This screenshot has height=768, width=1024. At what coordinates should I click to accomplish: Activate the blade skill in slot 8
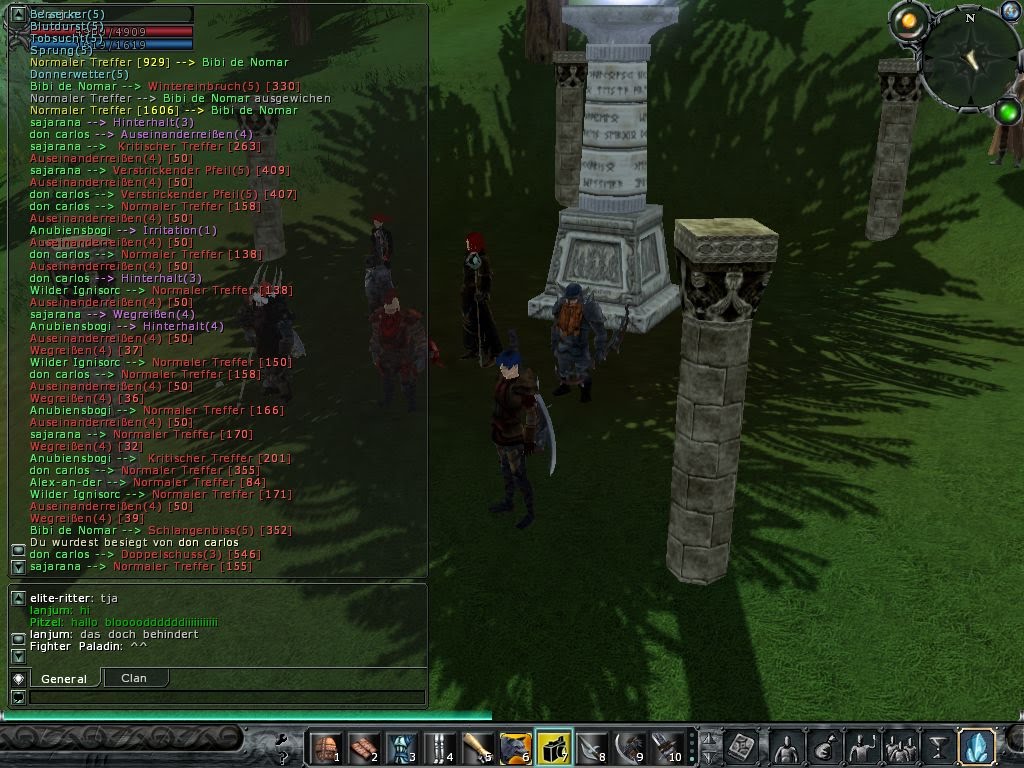[x=592, y=748]
